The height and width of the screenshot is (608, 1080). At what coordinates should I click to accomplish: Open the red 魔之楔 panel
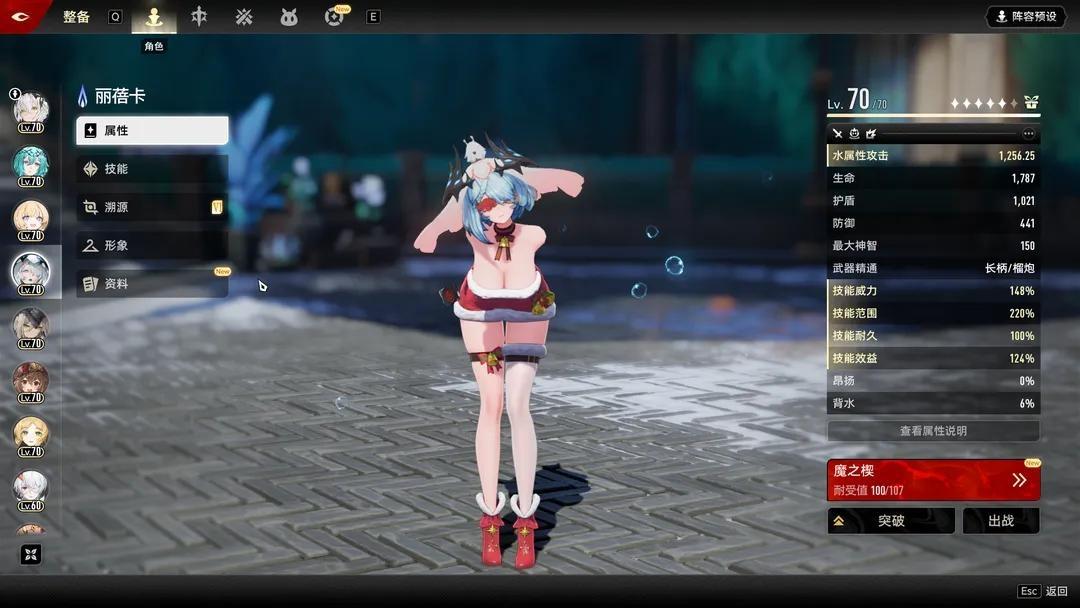(x=933, y=480)
